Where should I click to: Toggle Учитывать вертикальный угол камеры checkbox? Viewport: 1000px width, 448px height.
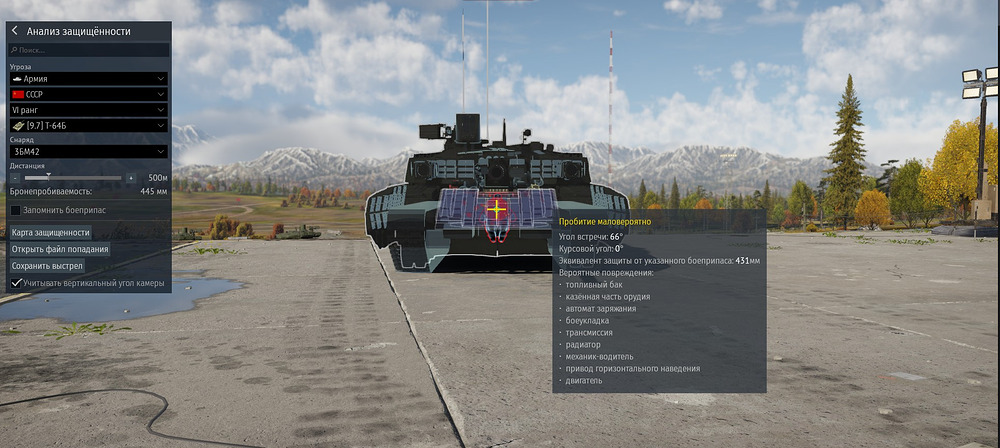(x=16, y=283)
